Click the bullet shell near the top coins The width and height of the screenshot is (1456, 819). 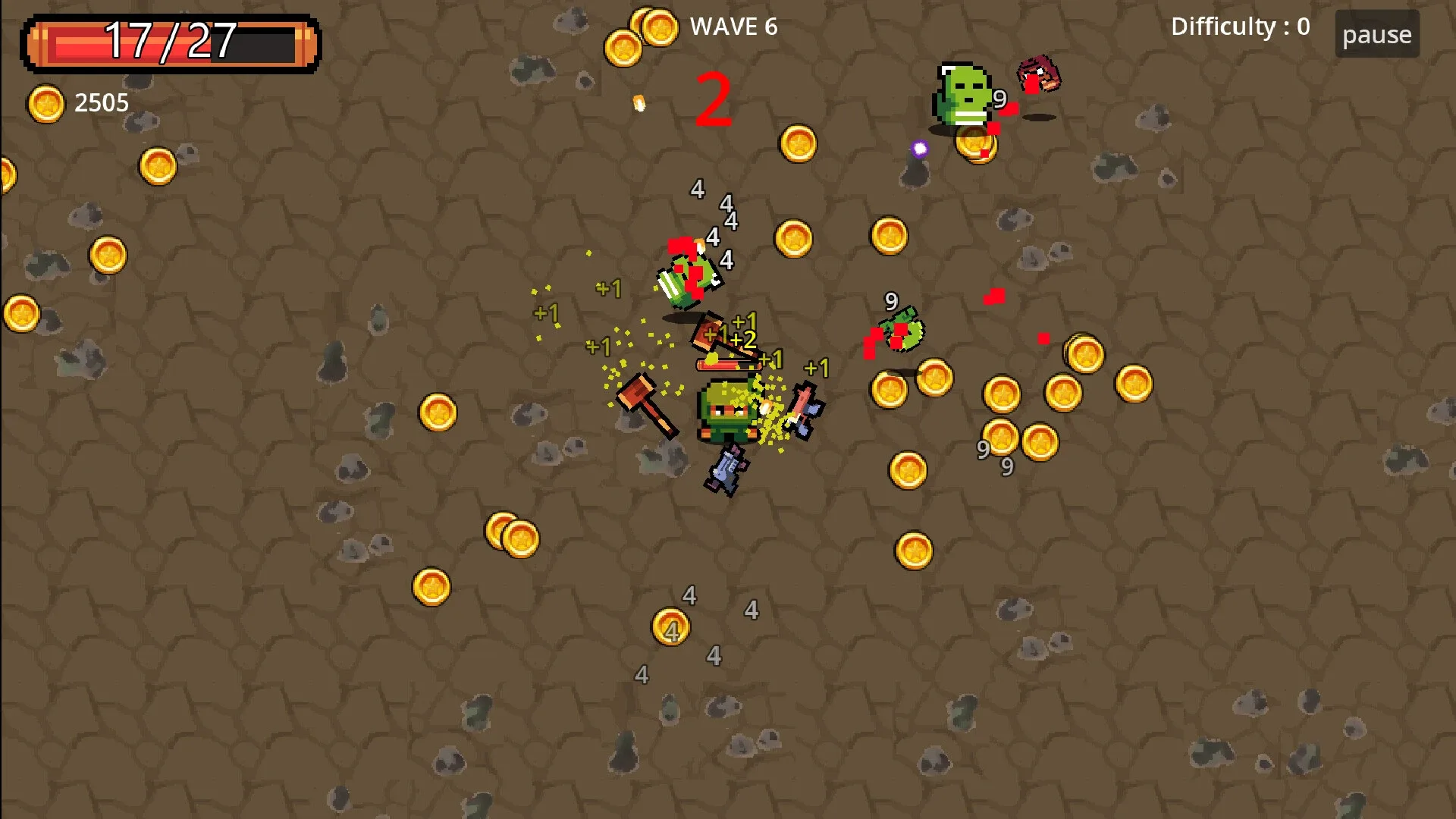coord(637,105)
